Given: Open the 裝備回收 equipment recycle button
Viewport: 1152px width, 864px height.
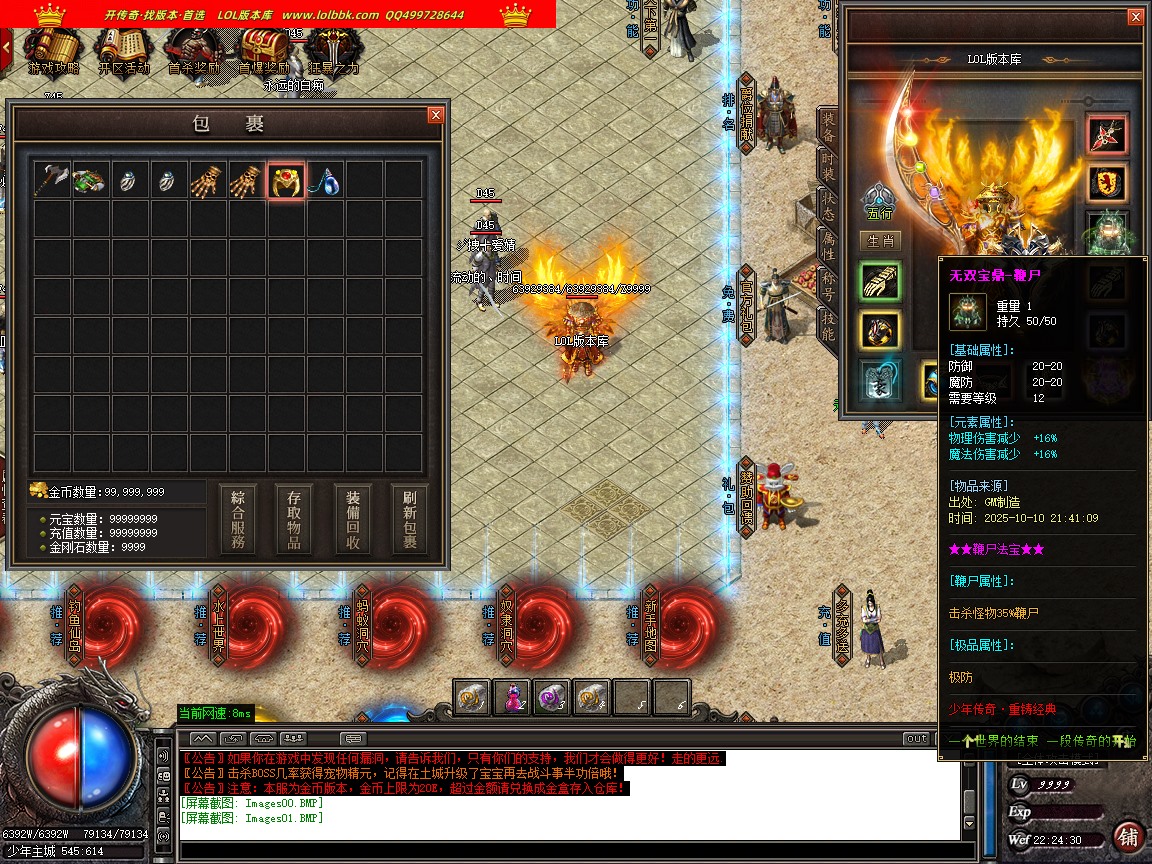Looking at the screenshot, I should [353, 520].
